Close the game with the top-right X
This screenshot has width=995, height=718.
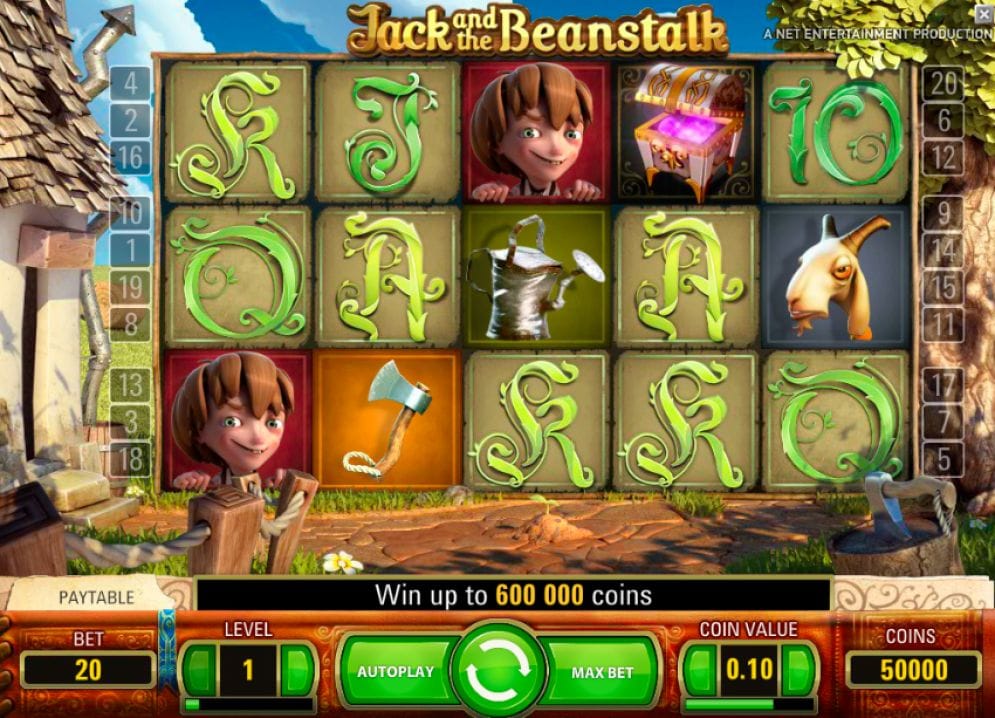point(984,13)
